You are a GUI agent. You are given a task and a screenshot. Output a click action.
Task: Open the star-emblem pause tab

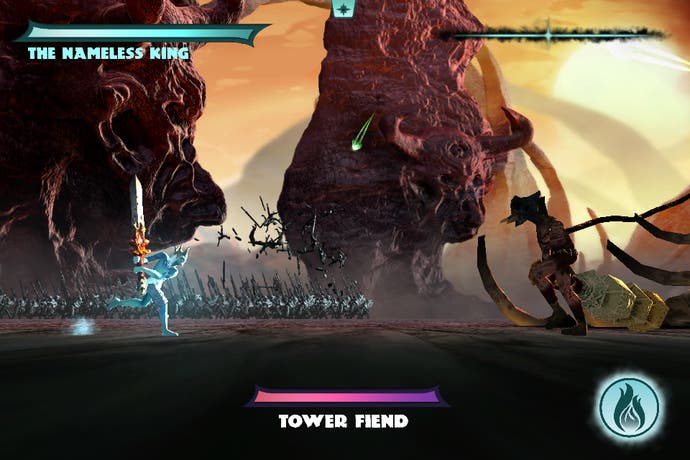[x=343, y=9]
